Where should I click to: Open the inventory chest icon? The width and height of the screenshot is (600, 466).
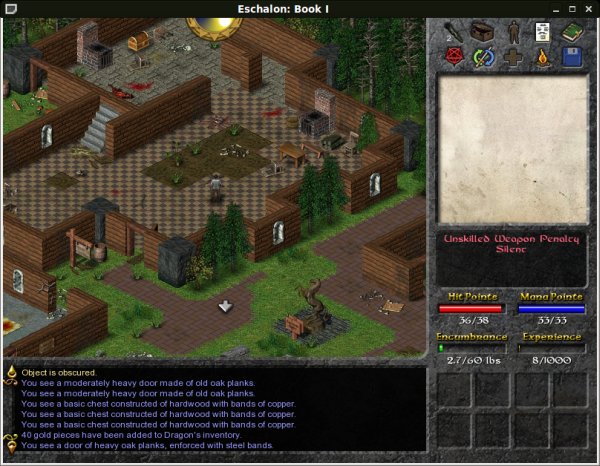point(484,31)
